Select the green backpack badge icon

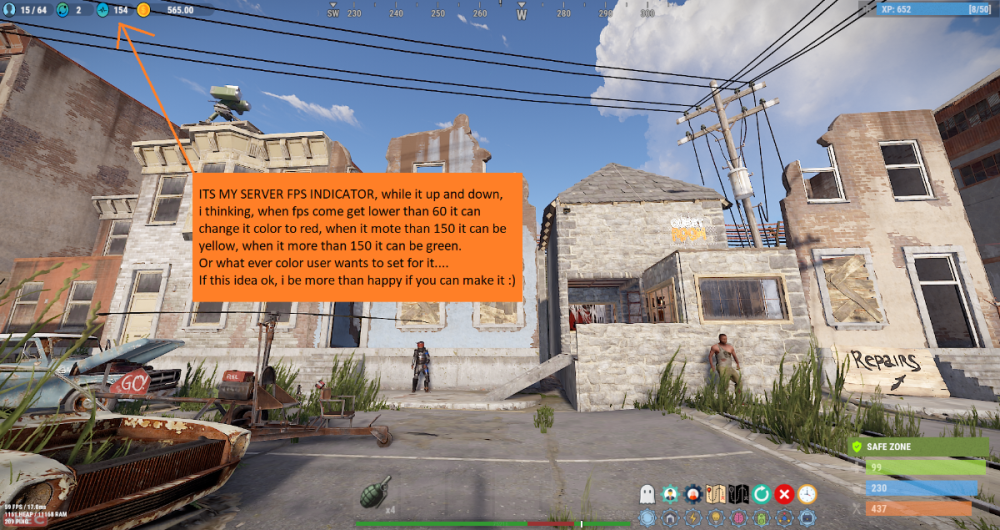(761, 518)
